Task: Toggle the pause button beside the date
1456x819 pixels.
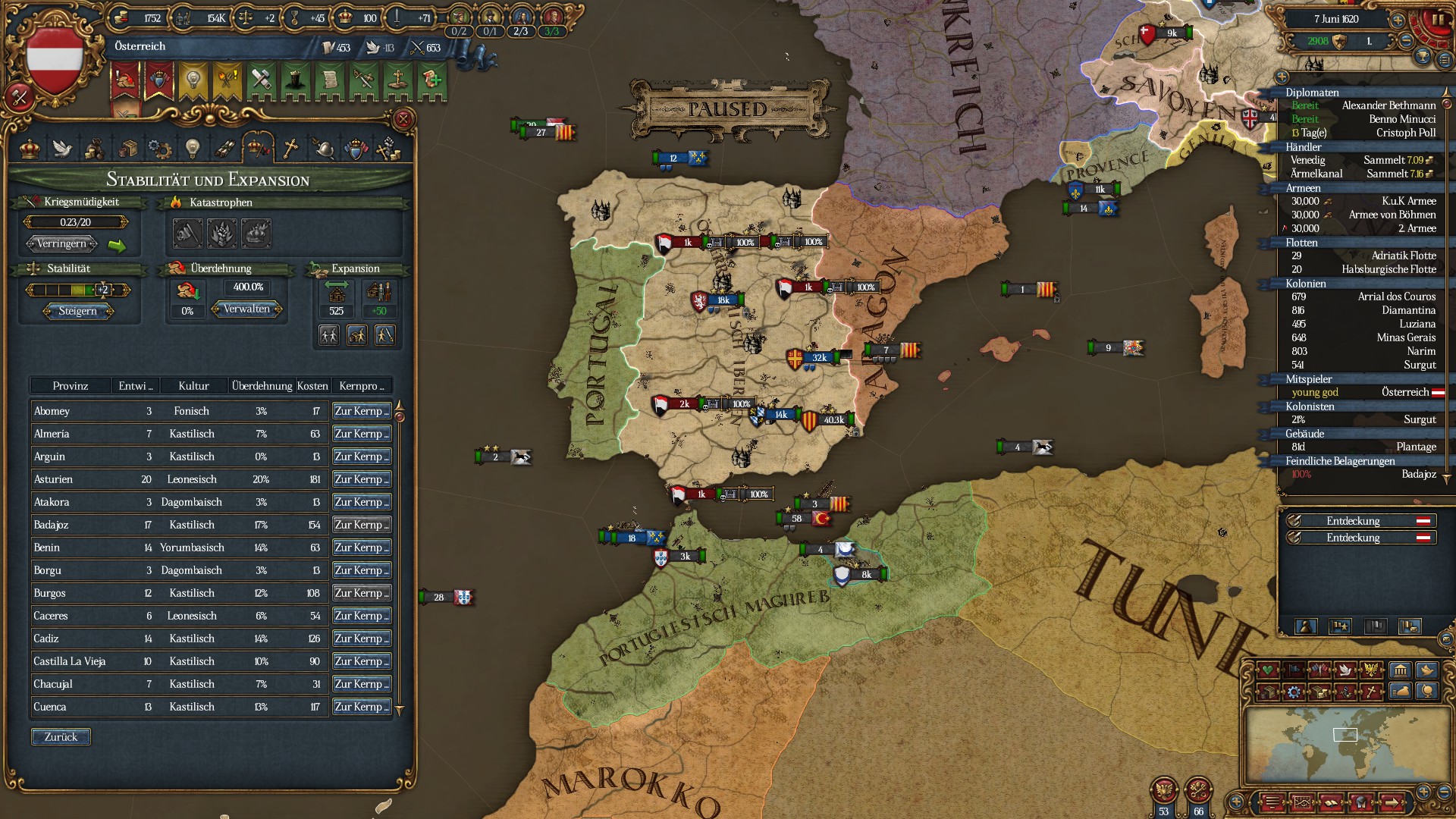Action: pos(1435,20)
